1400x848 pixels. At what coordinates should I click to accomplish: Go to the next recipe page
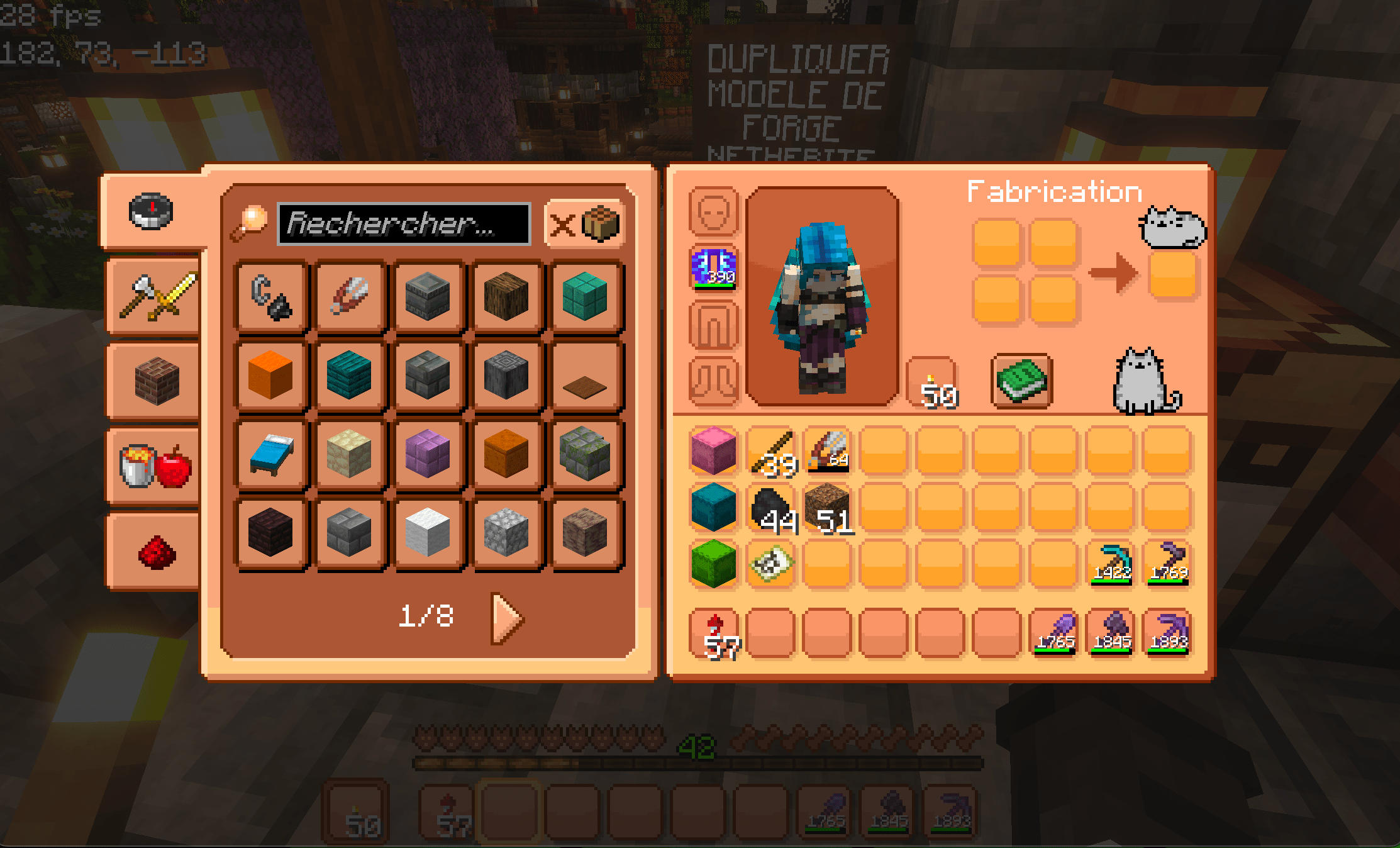[x=506, y=618]
